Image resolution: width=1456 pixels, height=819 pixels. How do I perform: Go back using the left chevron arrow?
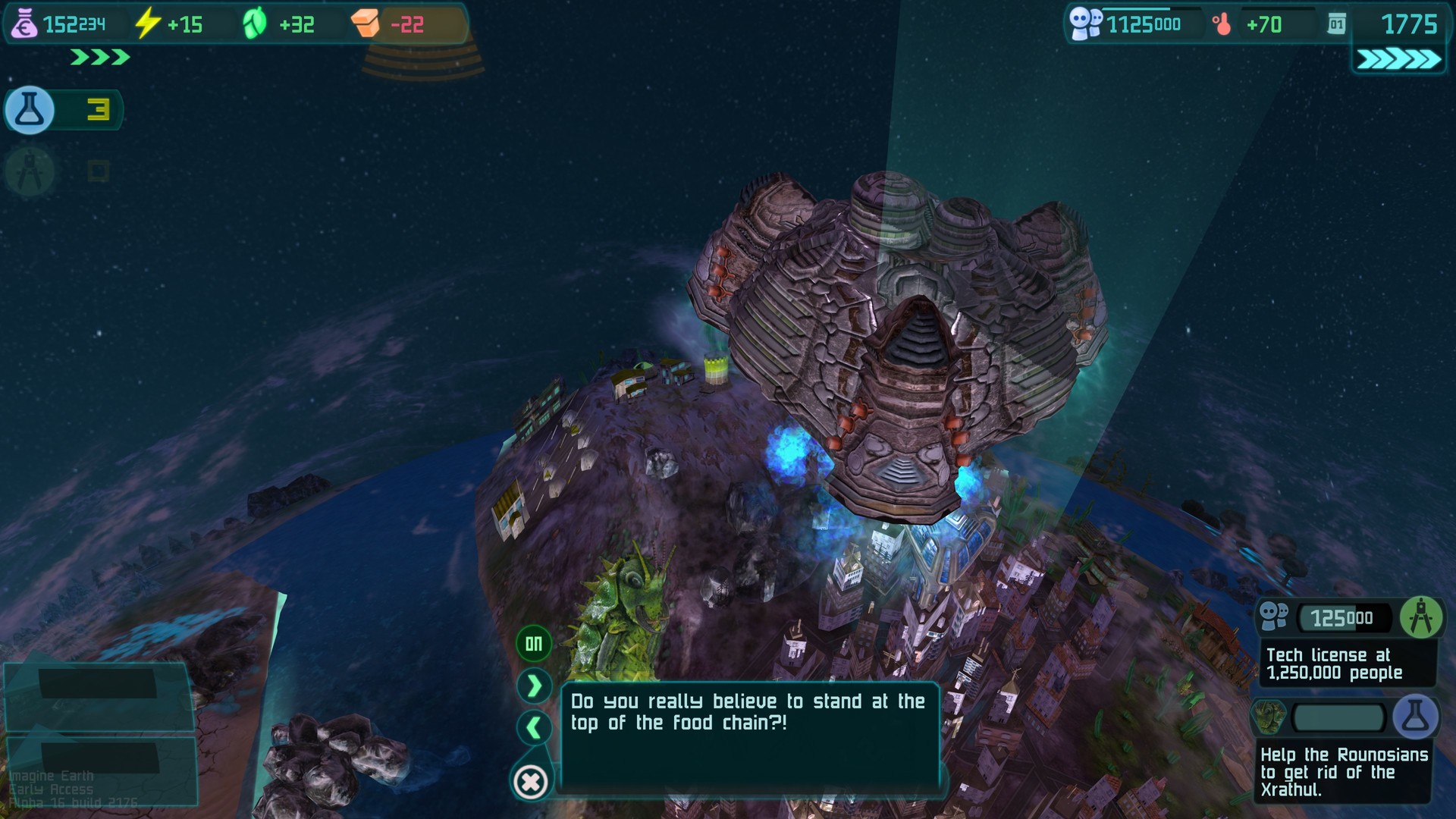(533, 728)
